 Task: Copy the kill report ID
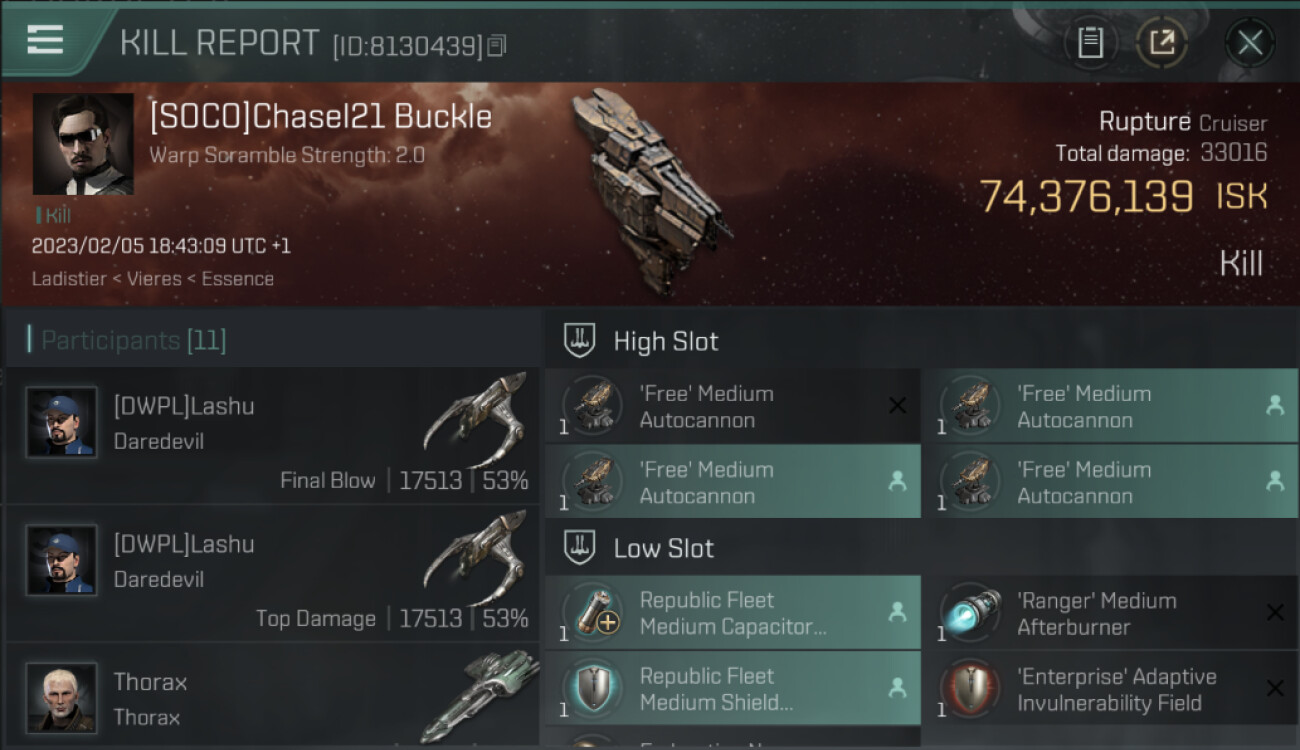click(497, 45)
